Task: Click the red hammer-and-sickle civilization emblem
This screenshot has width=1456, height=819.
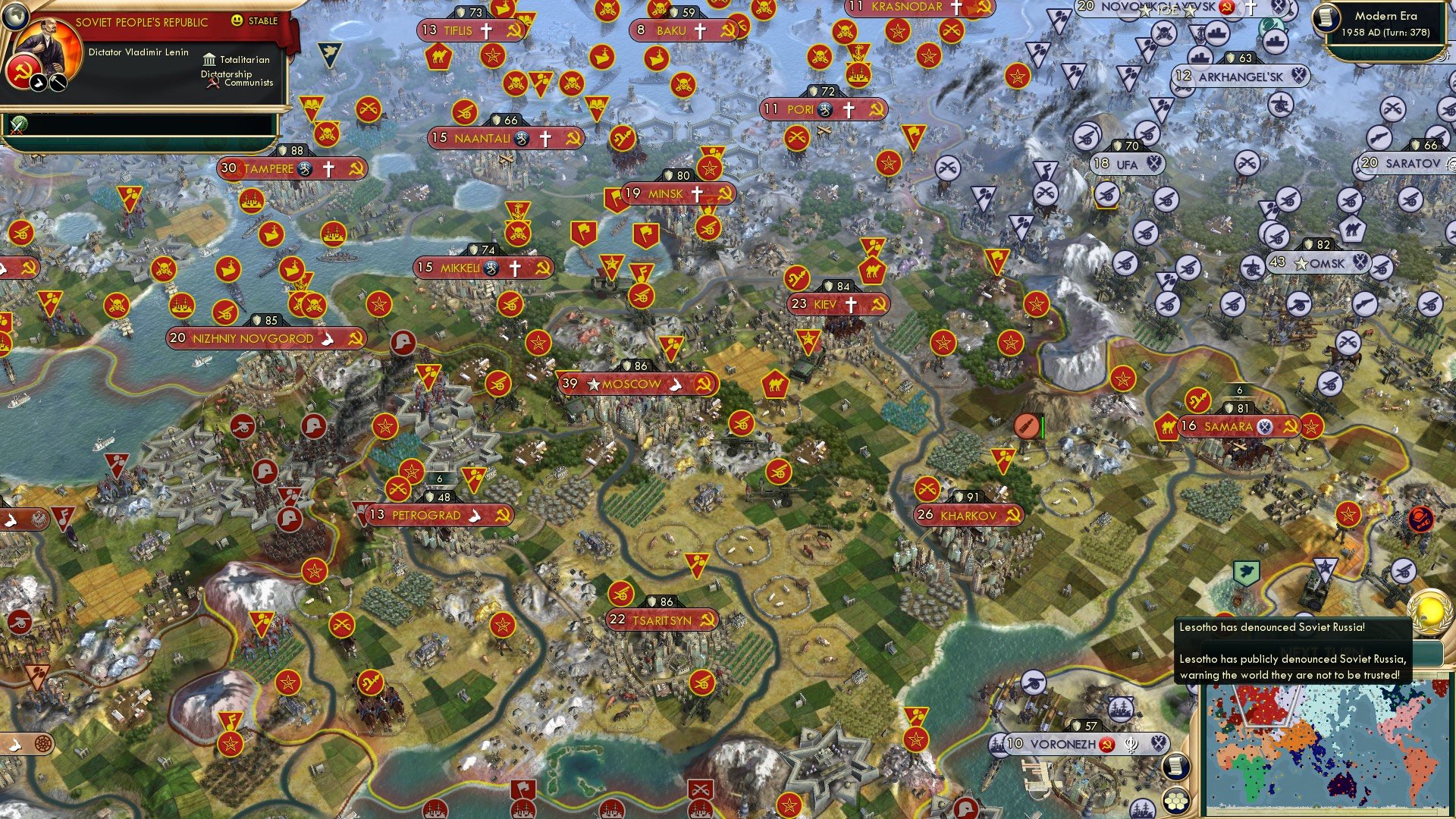Action: (23, 73)
